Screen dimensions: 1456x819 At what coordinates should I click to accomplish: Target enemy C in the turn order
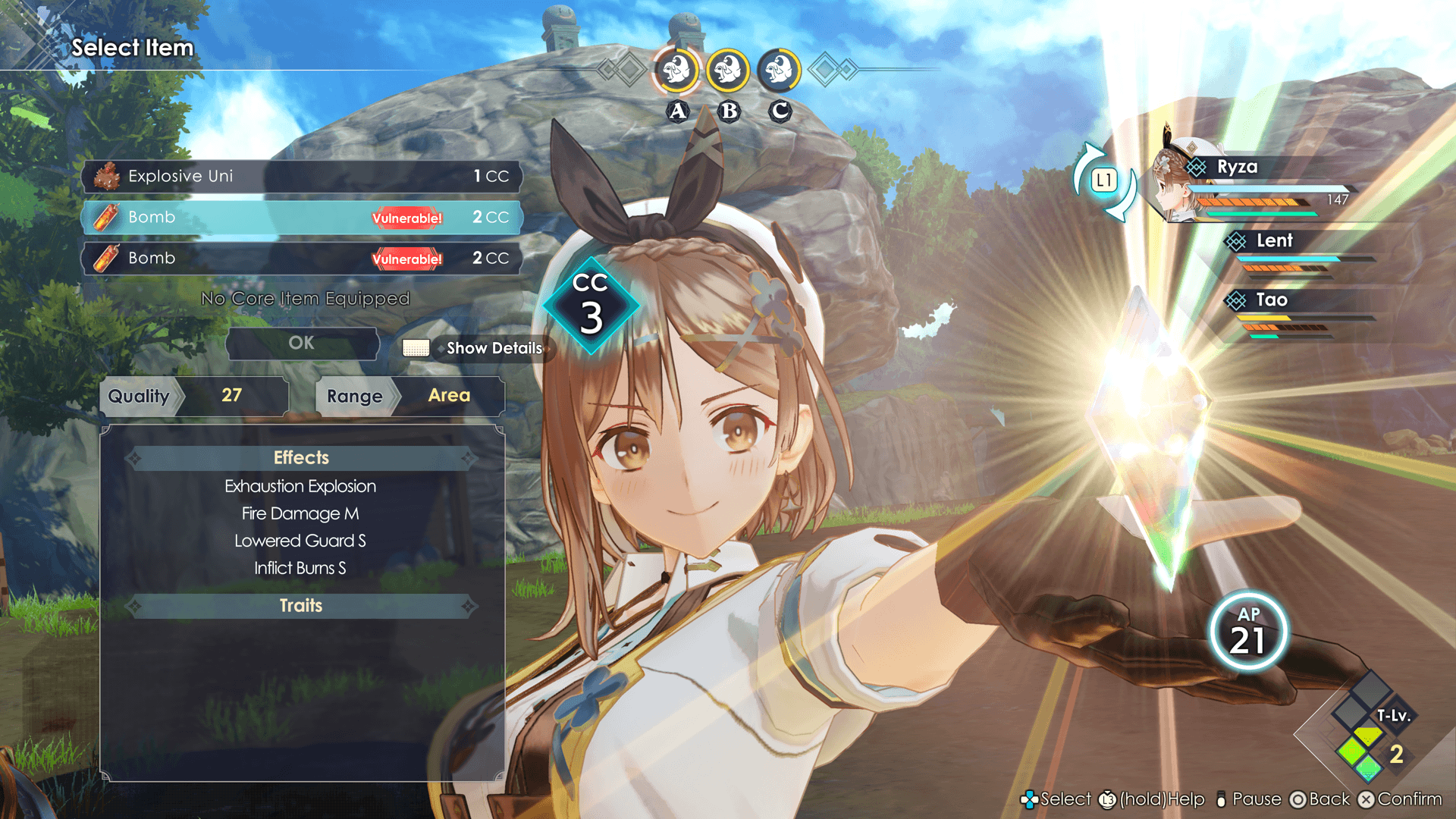coord(779,71)
